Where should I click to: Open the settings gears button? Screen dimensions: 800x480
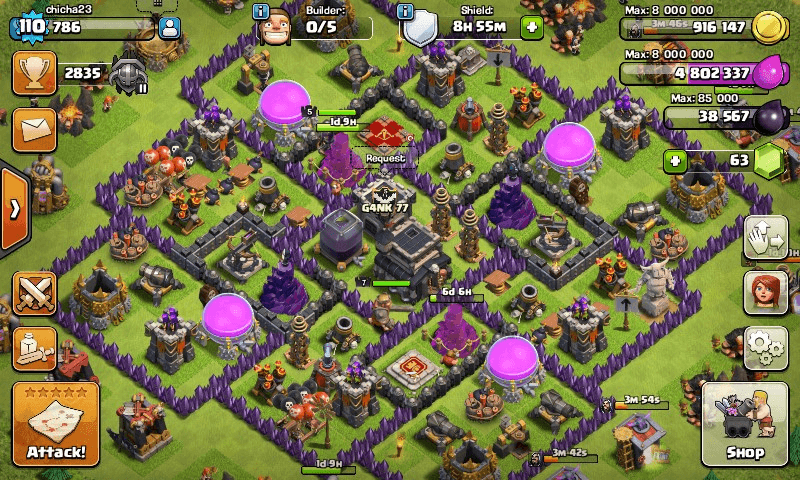click(x=765, y=346)
